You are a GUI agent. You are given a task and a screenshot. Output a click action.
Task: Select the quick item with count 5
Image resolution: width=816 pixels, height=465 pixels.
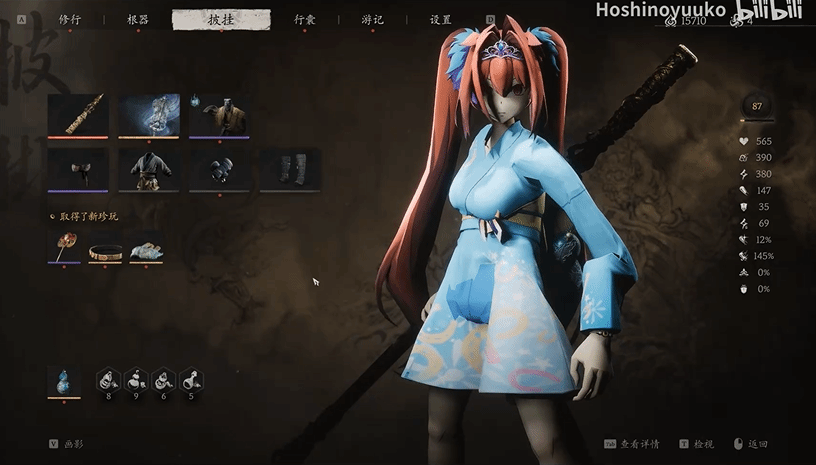tap(192, 381)
